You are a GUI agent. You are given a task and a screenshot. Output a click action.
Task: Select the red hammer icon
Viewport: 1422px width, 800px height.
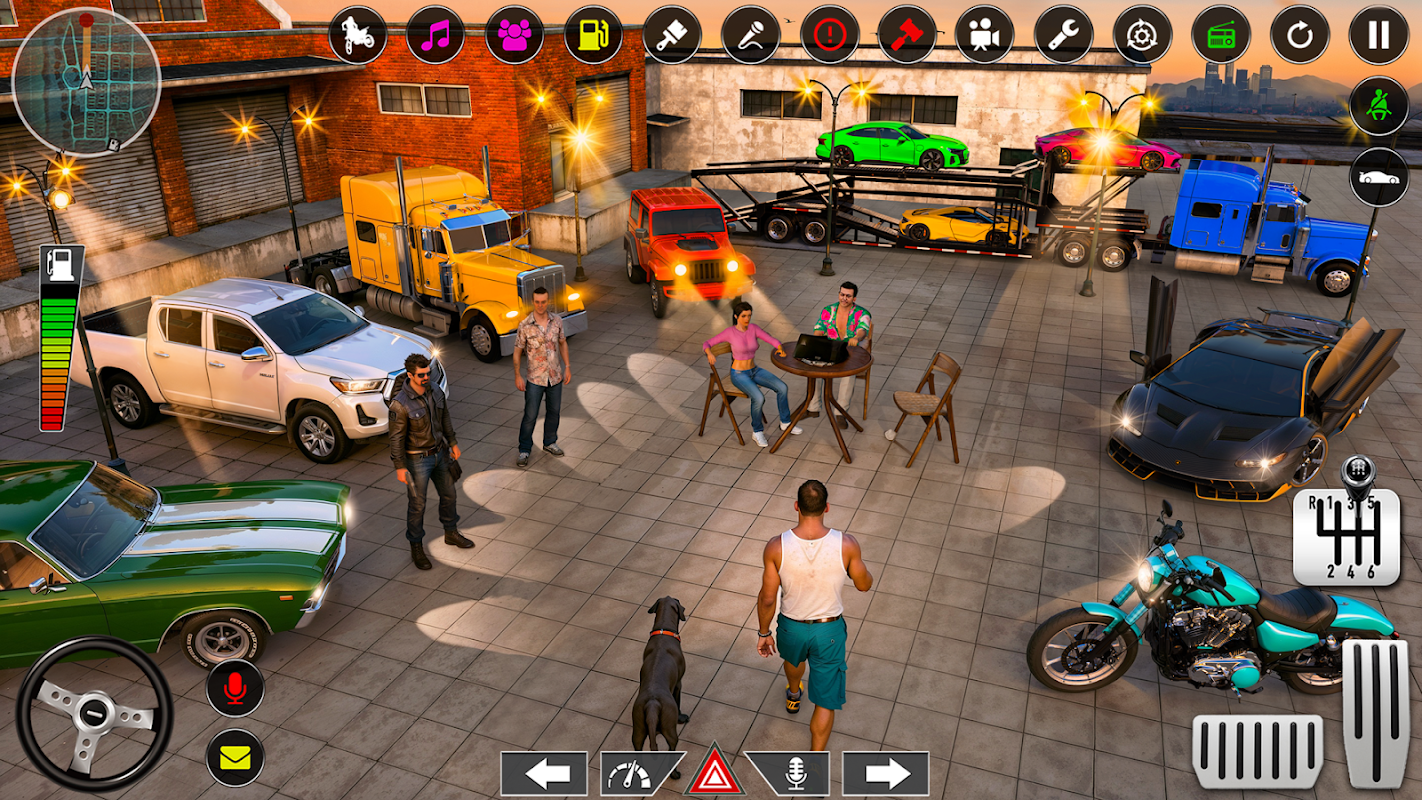tap(907, 35)
